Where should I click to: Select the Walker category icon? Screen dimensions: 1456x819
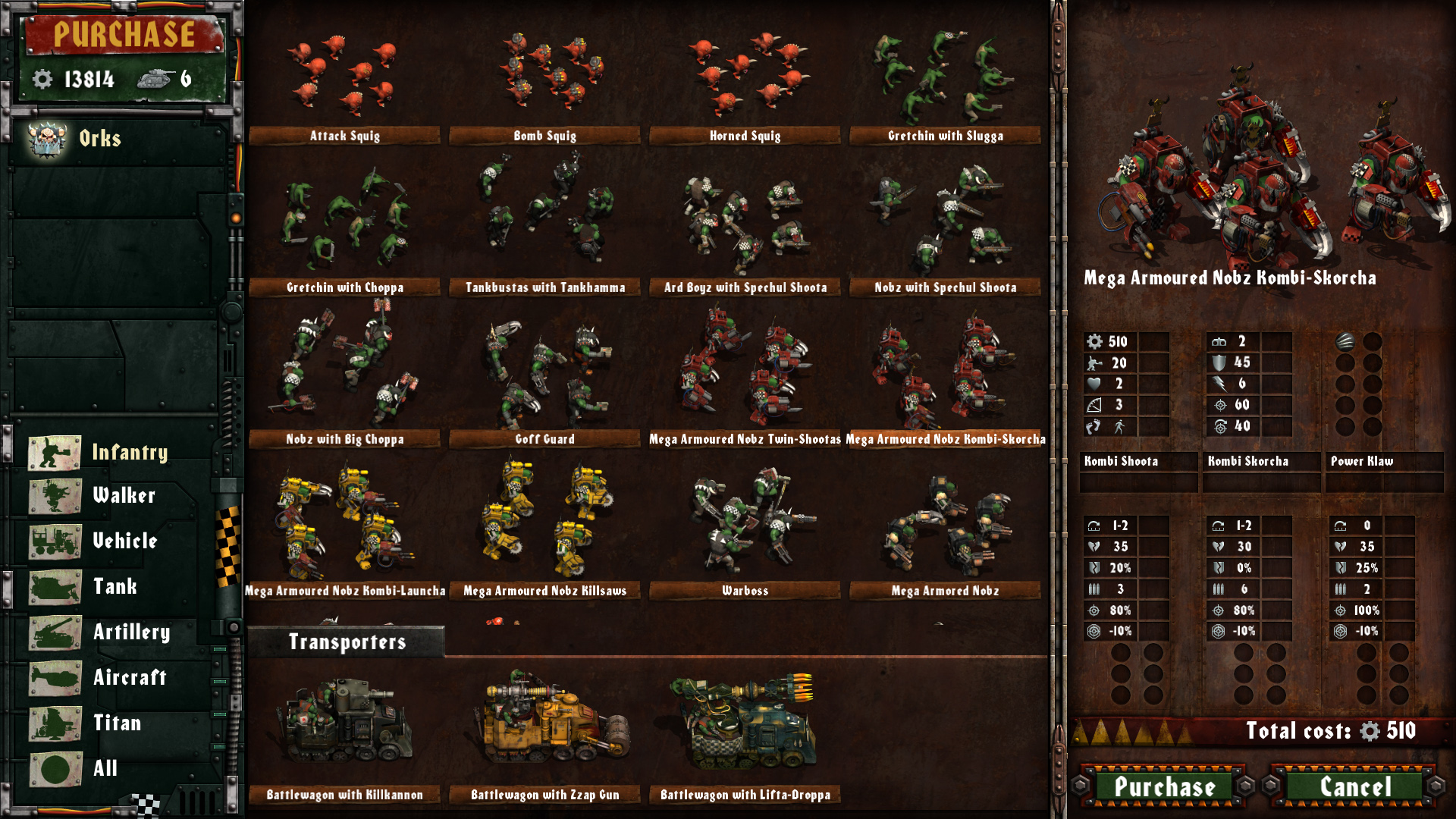(x=53, y=498)
